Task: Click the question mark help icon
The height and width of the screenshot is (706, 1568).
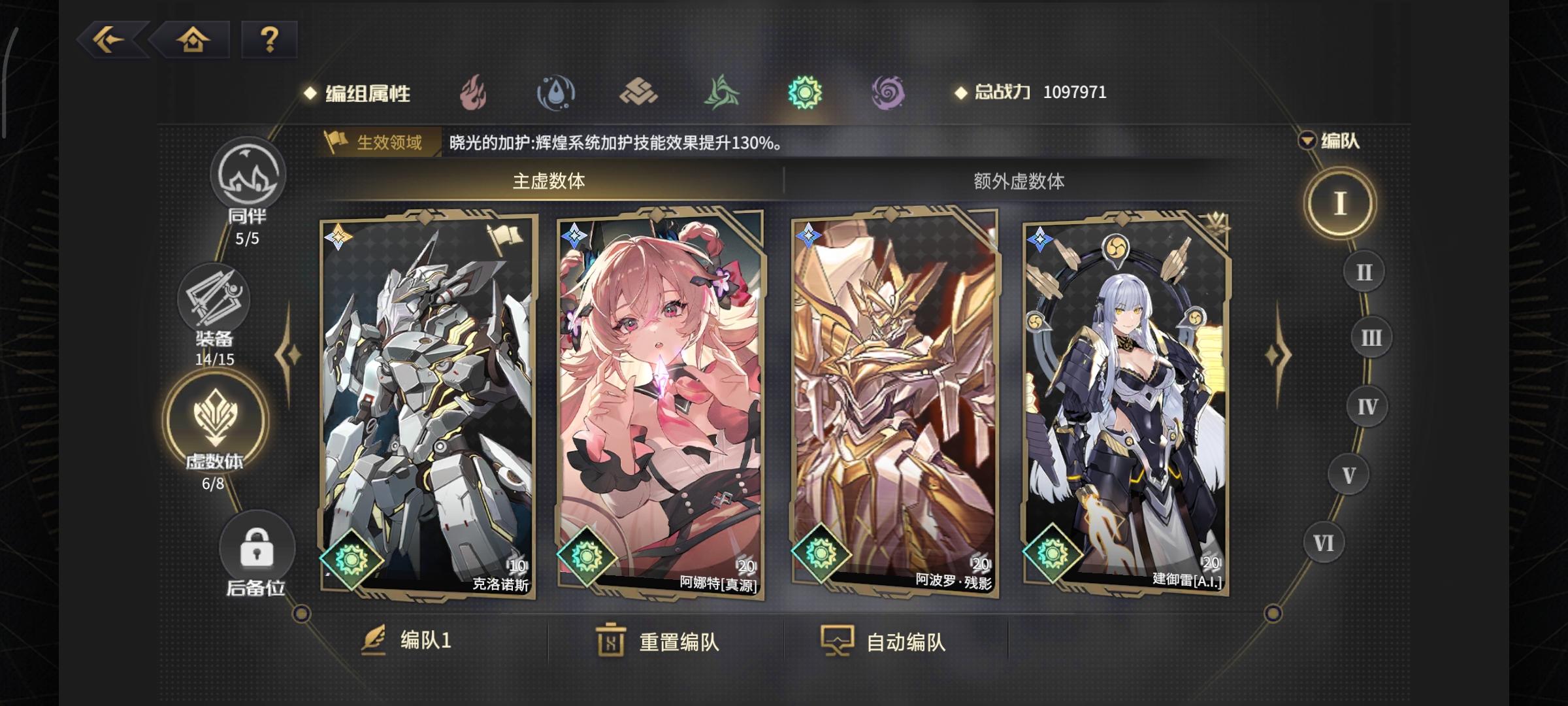Action: point(269,41)
